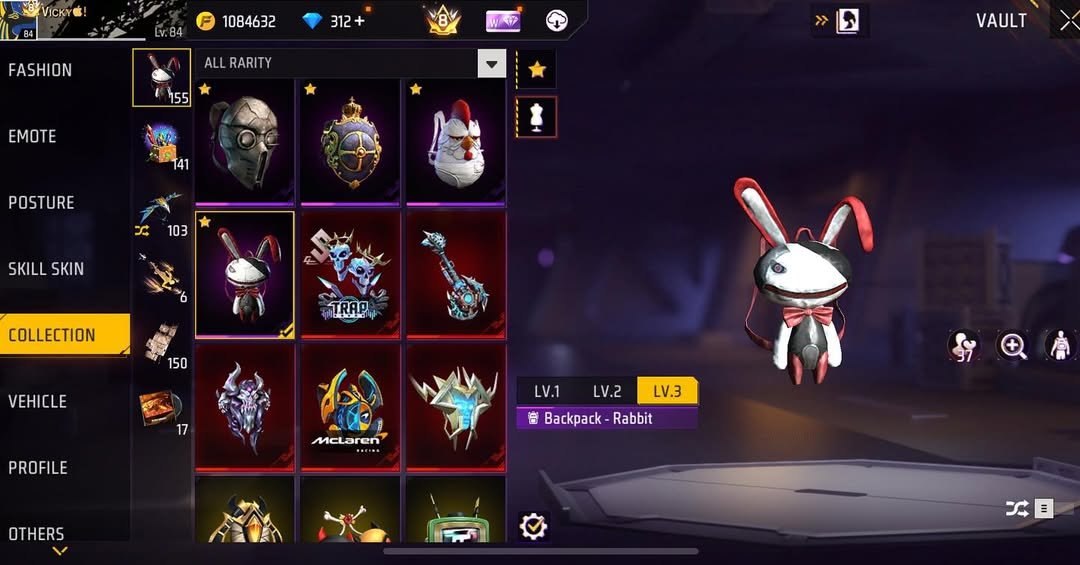1080x565 pixels.
Task: Open the mannequin preview filter
Action: click(537, 117)
